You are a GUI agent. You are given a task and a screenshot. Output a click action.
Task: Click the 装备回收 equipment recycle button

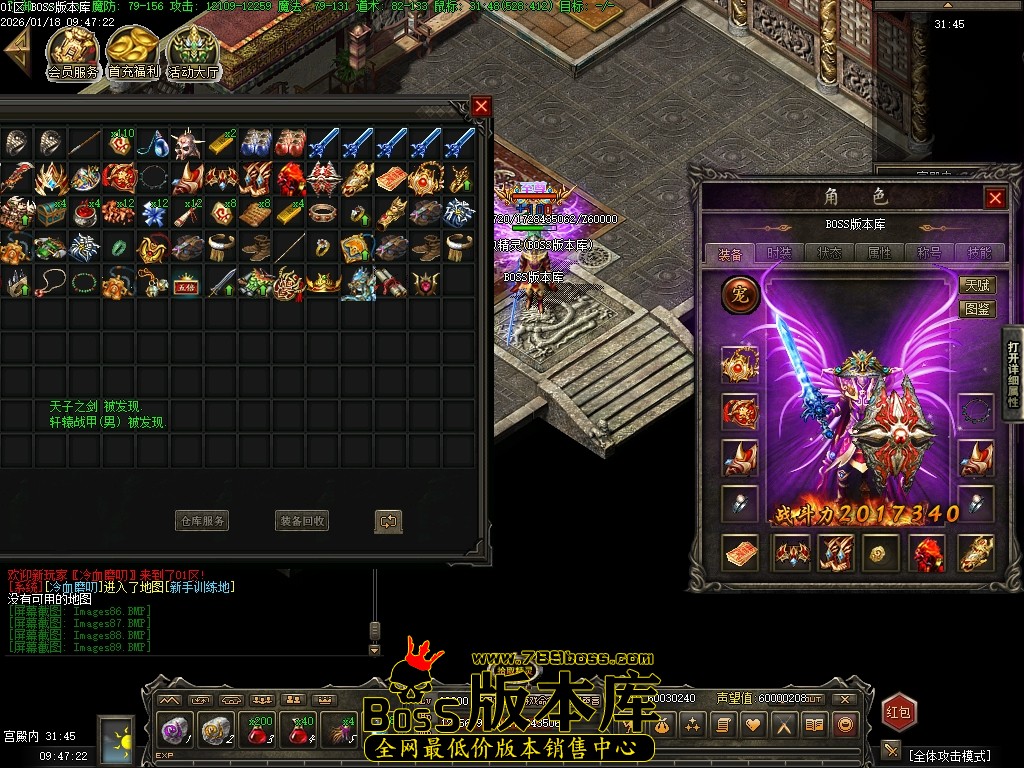(302, 521)
